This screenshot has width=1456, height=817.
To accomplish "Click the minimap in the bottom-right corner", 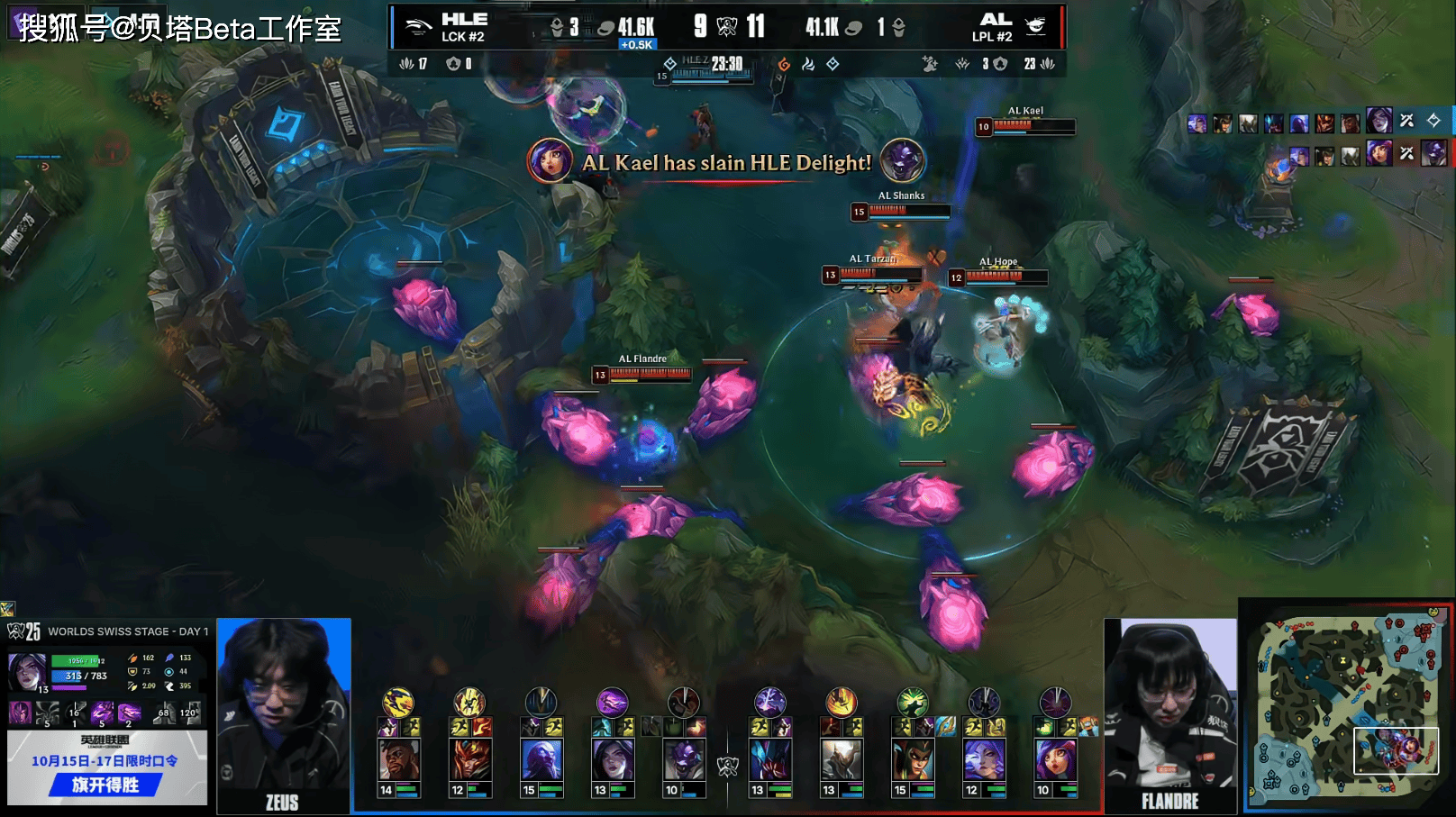I will pyautogui.click(x=1346, y=708).
